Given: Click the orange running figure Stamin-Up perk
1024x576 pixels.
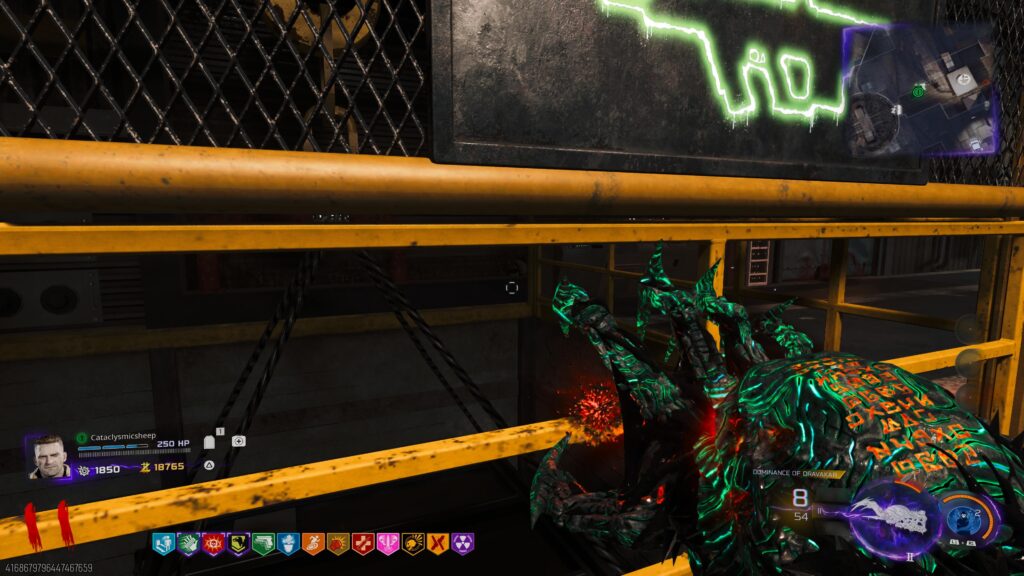Looking at the screenshot, I should (x=313, y=544).
